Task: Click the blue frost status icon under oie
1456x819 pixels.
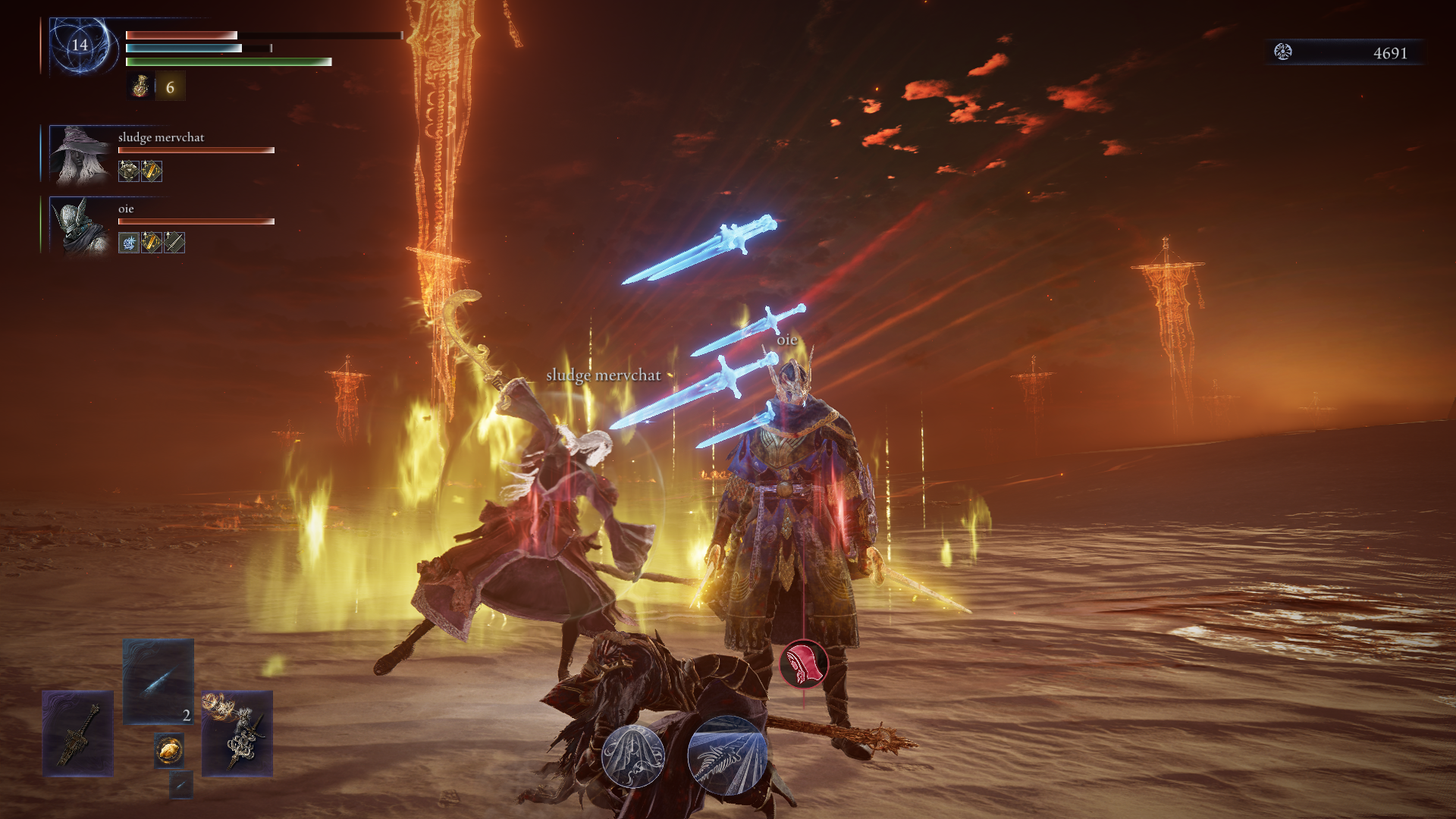Action: [129, 243]
